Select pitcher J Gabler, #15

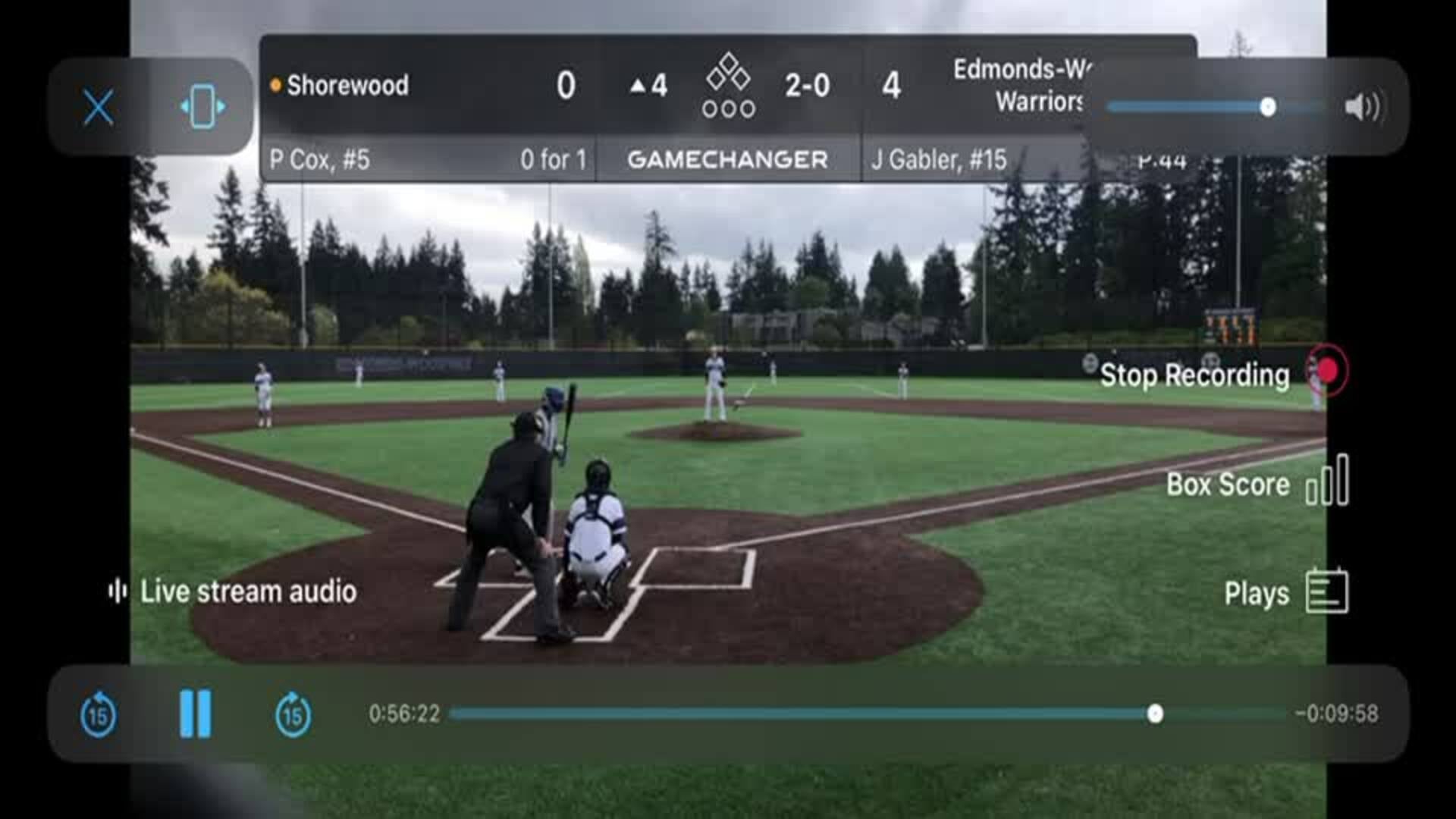940,159
